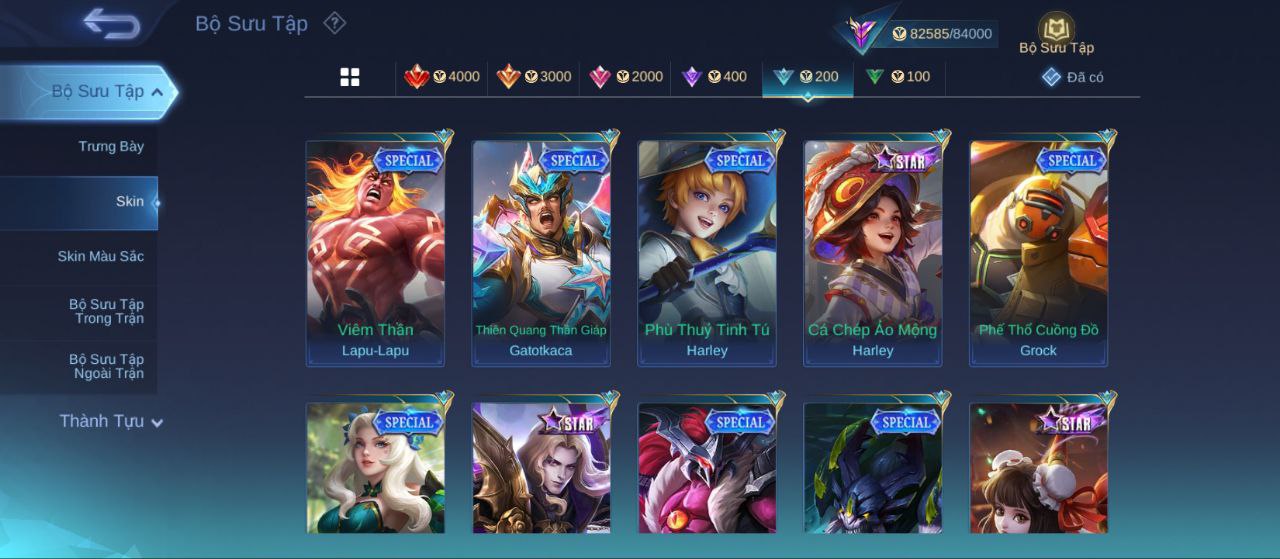1280x559 pixels.
Task: Open the Bộ Sưu Tập book icon
Action: pos(1056,33)
